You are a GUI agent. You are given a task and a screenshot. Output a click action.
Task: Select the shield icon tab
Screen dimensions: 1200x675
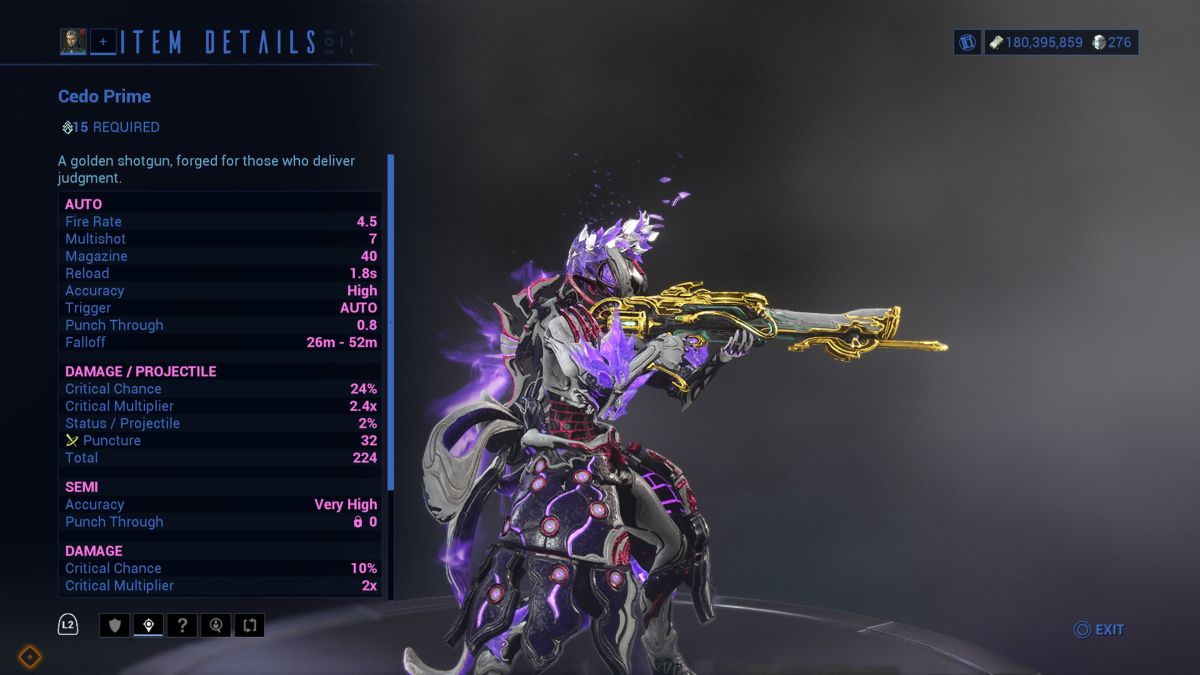click(114, 625)
